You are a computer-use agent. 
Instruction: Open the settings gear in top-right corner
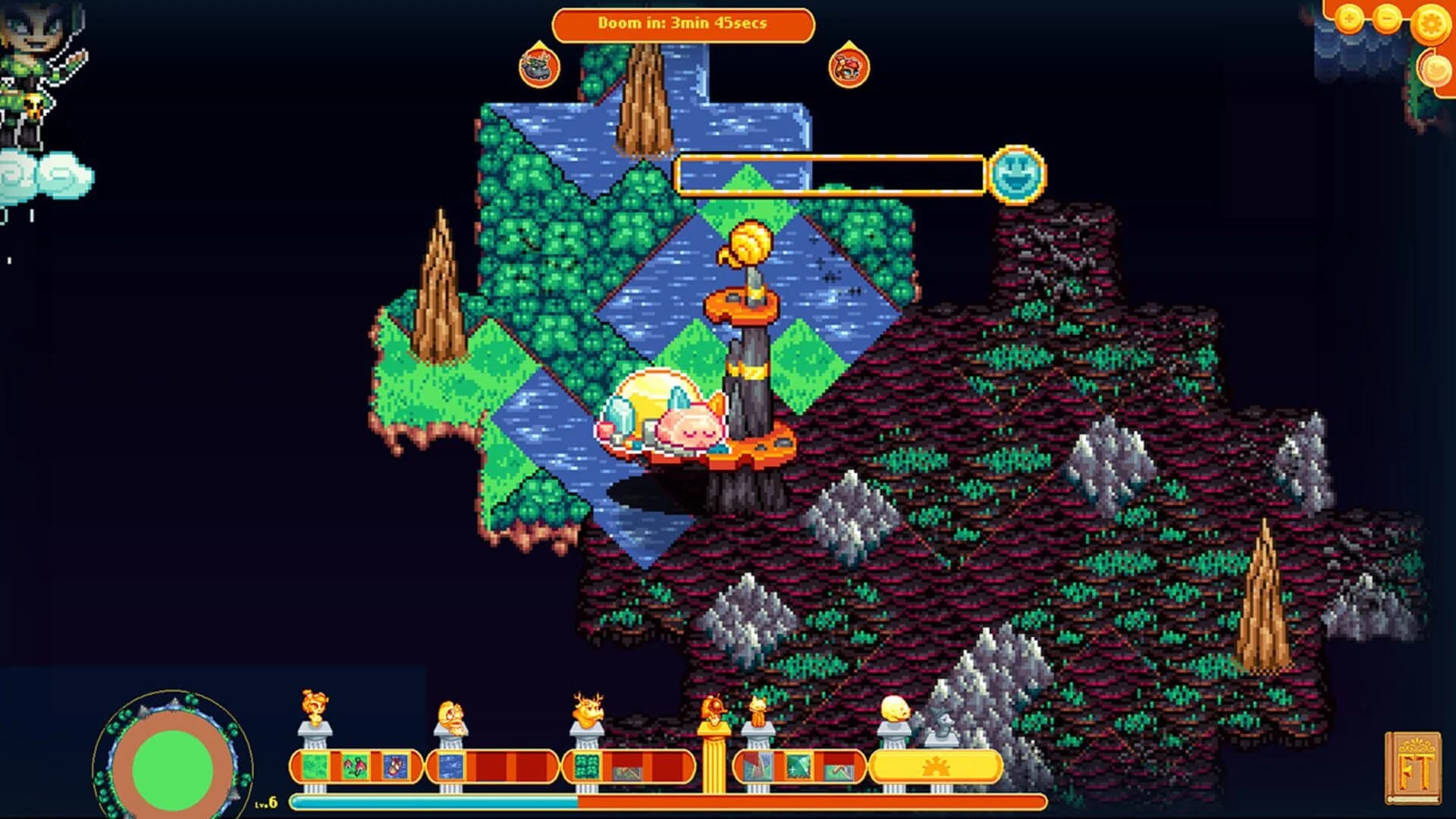point(1432,24)
